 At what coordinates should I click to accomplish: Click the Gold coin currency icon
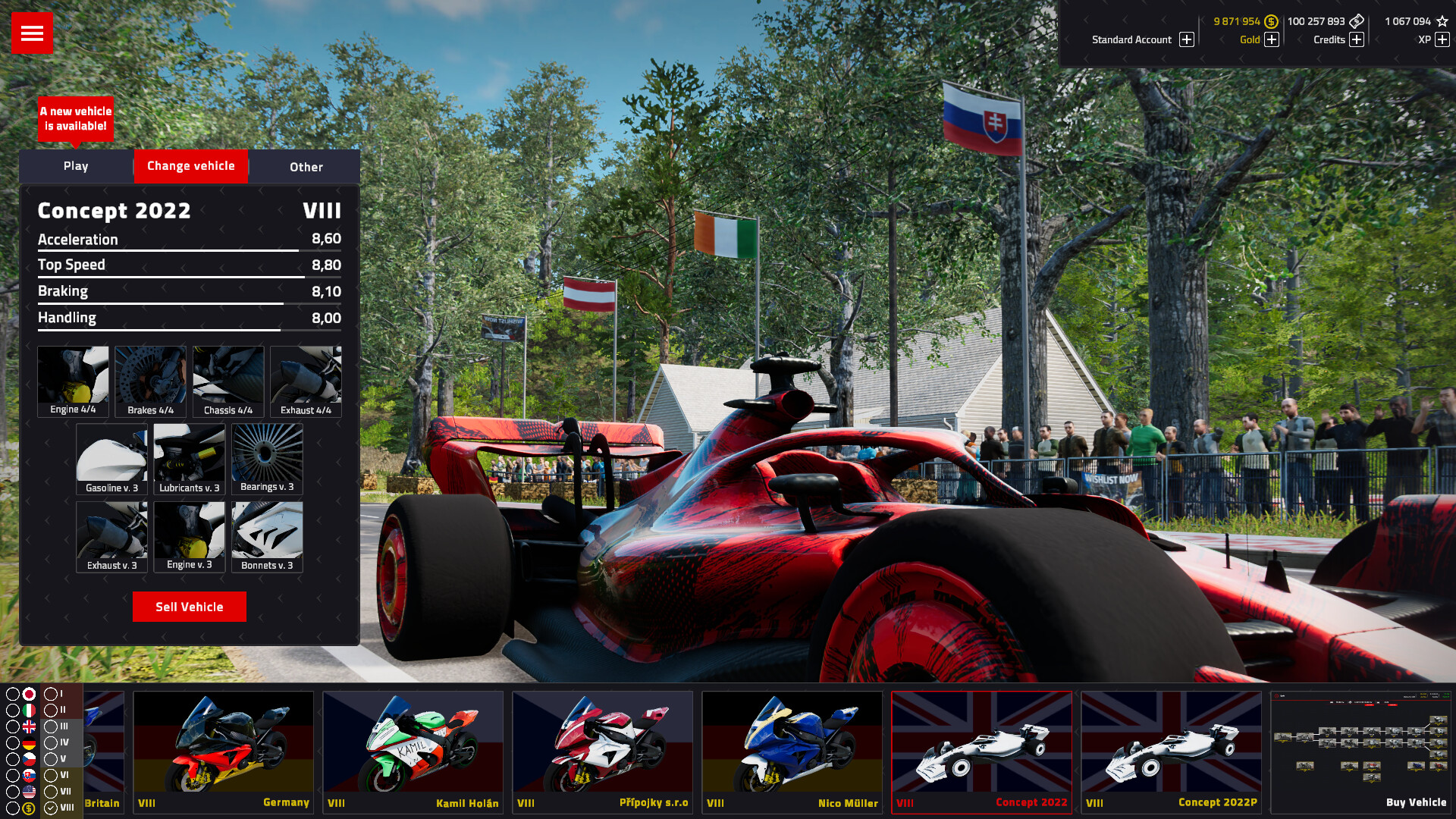point(1271,22)
